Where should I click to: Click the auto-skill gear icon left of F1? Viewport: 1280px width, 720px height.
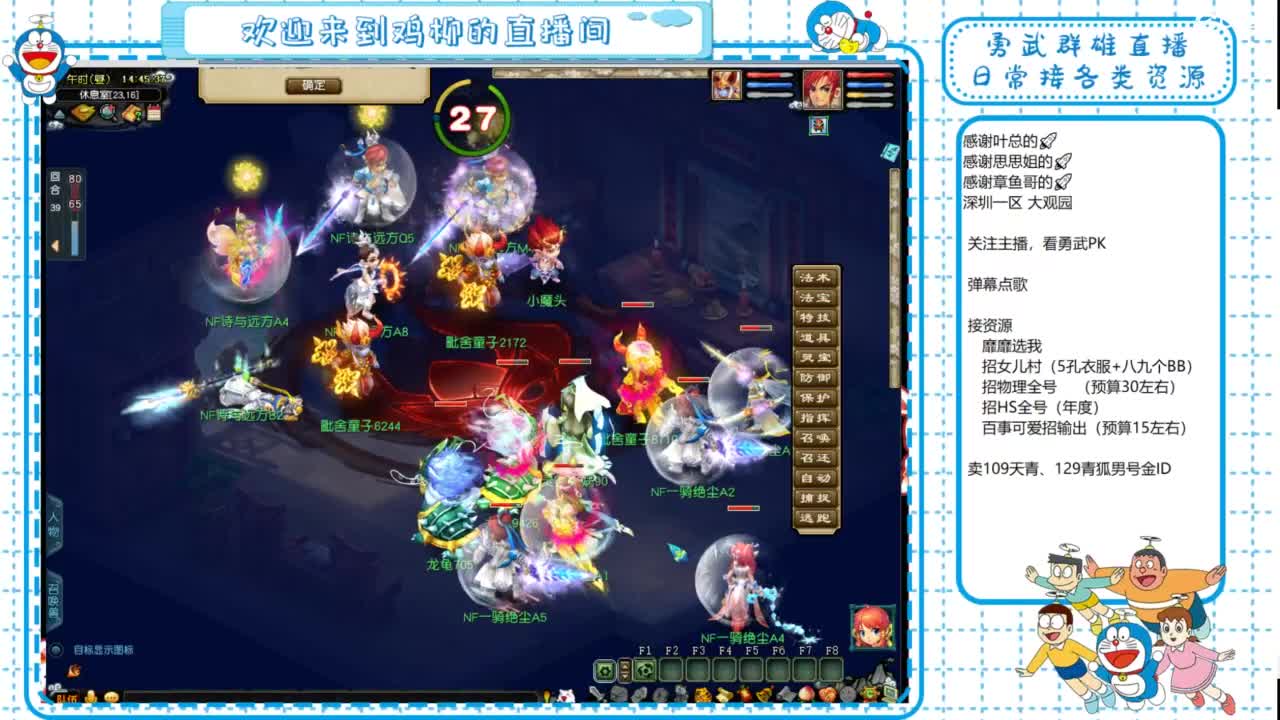(x=603, y=670)
